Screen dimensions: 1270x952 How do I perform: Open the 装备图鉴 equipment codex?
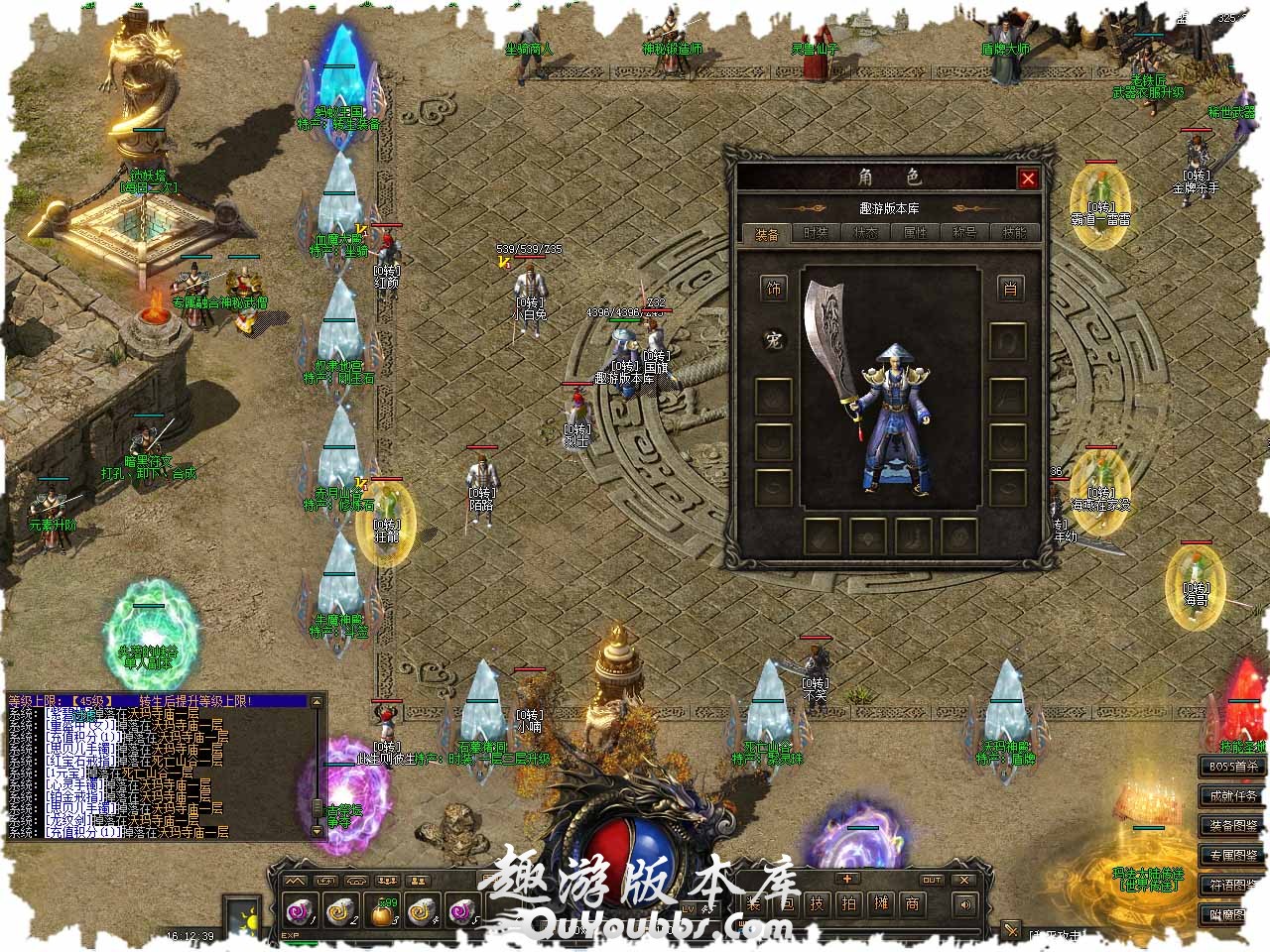[1232, 826]
